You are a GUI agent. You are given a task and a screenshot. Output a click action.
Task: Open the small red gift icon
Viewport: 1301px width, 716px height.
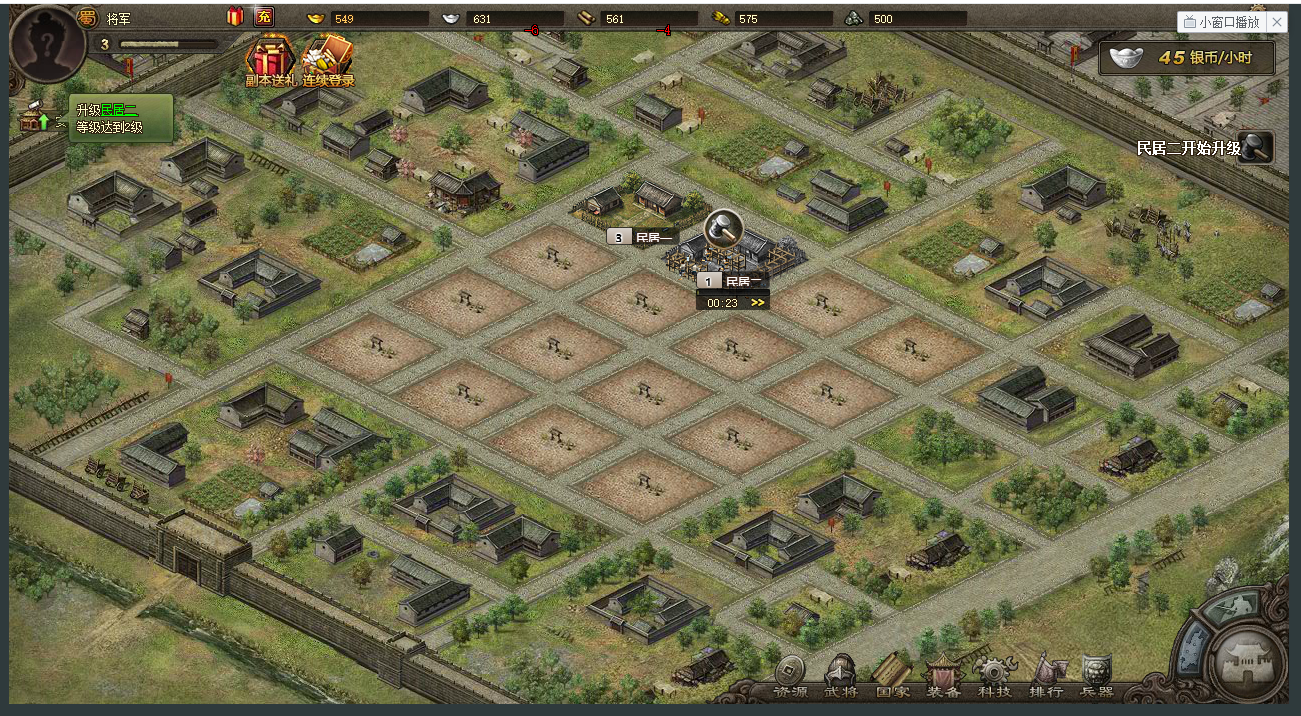click(235, 17)
